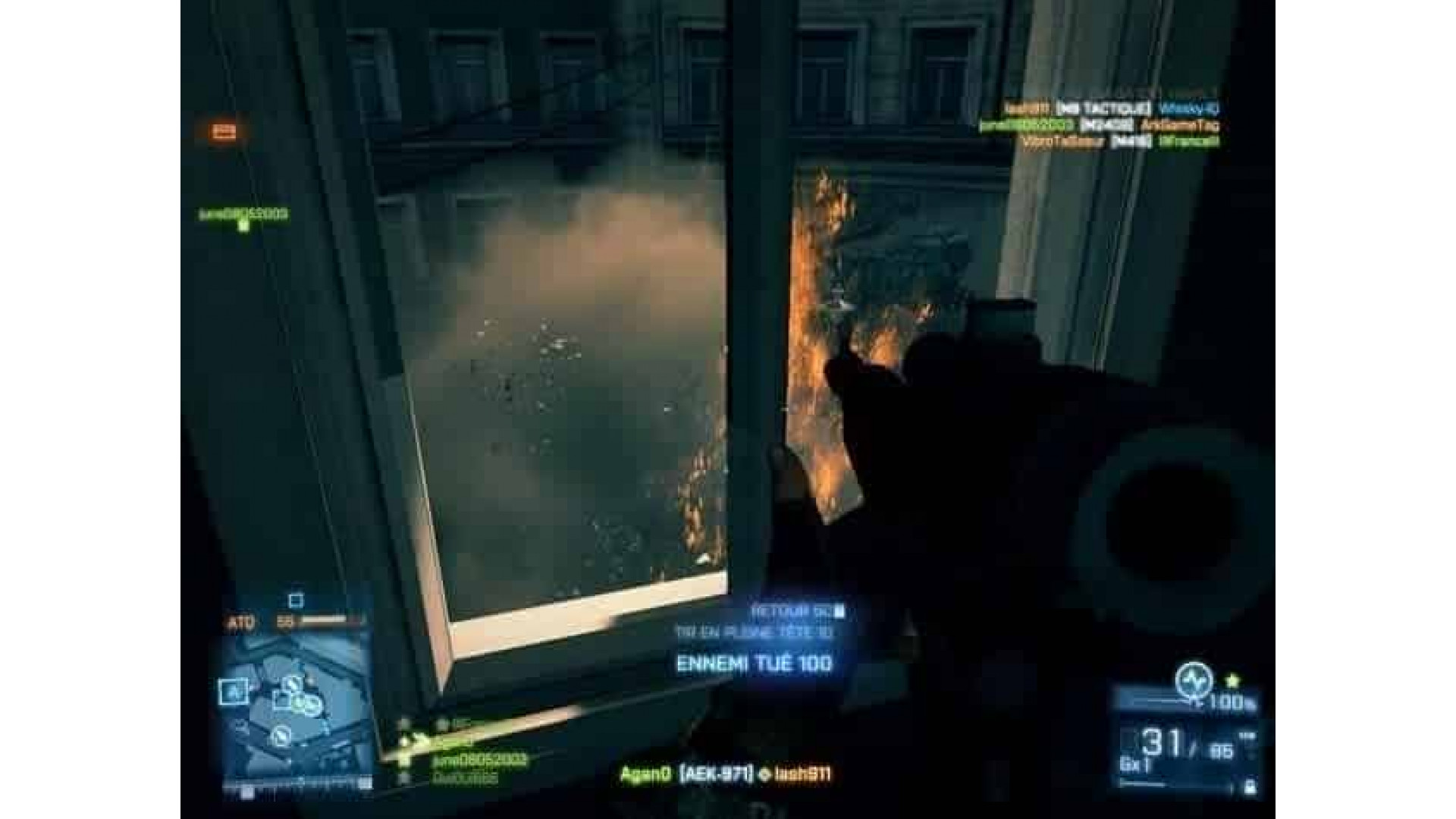Screen dimensions: 1456x819
Task: Select the lock icon beside the ammo counter
Action: [x=1248, y=786]
